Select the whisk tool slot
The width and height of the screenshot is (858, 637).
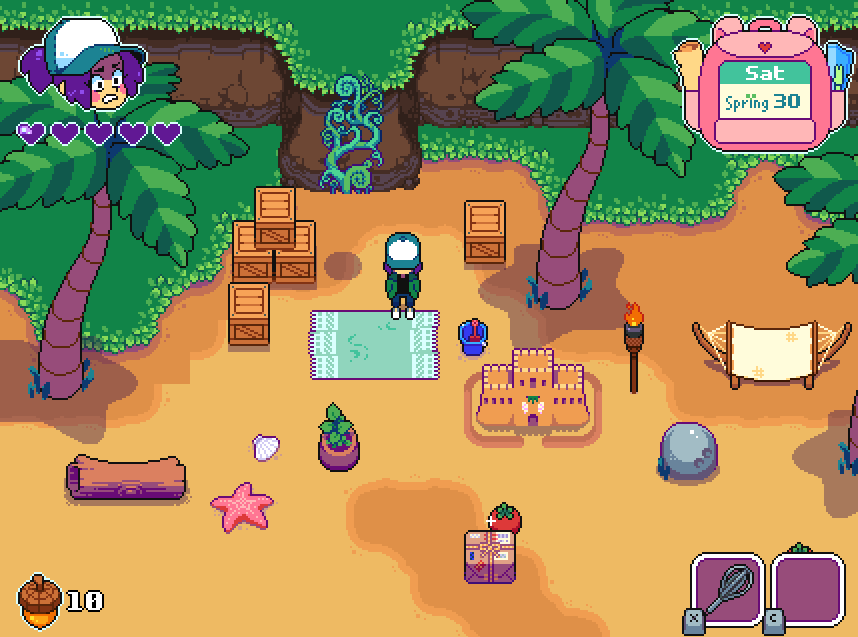pyautogui.click(x=728, y=590)
